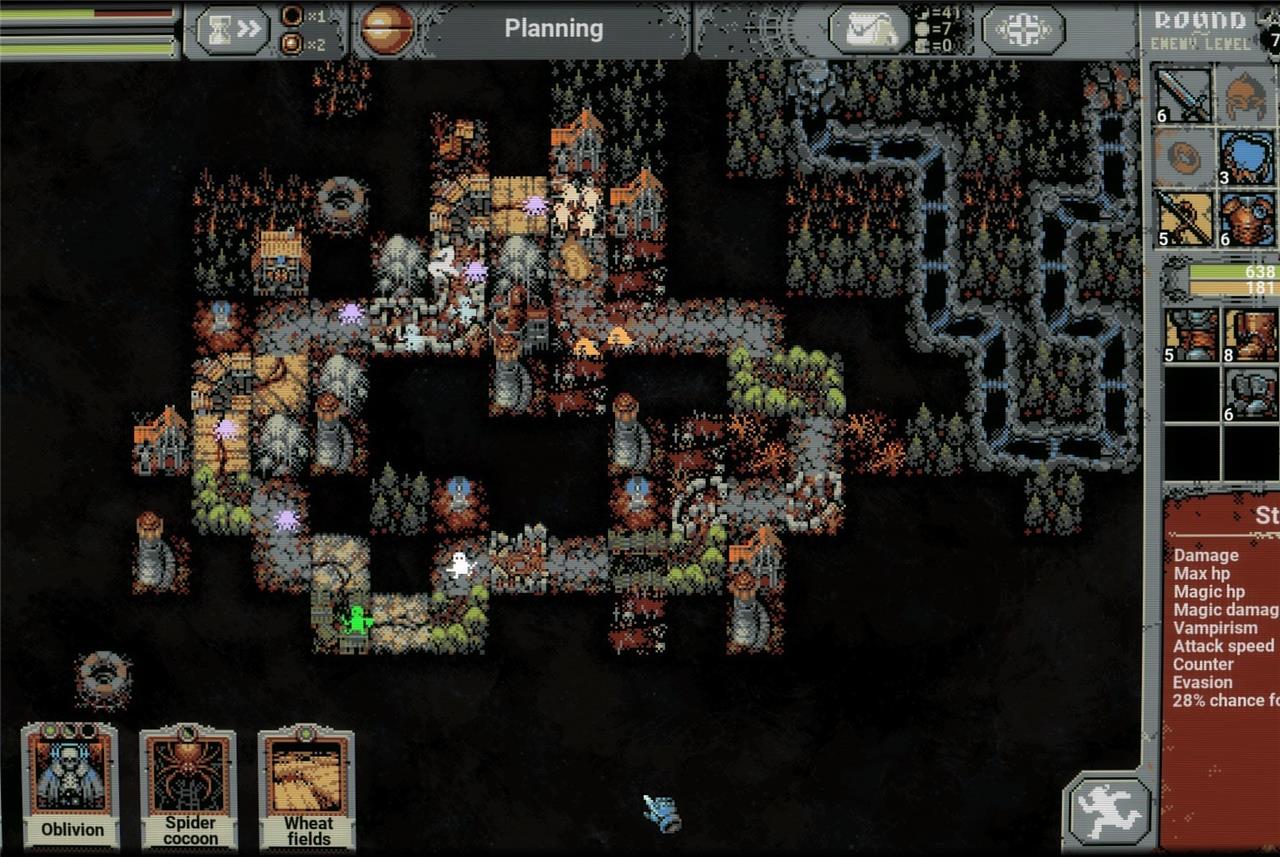The width and height of the screenshot is (1280, 857).
Task: Select the equipped sword slot
Action: click(x=1183, y=95)
